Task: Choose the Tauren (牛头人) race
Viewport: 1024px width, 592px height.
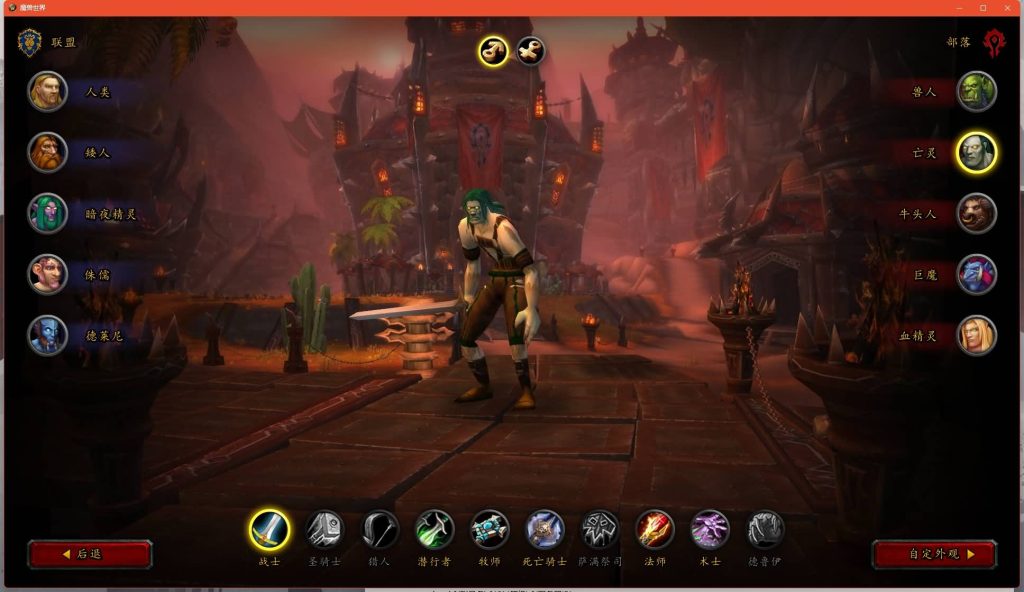Action: point(976,213)
